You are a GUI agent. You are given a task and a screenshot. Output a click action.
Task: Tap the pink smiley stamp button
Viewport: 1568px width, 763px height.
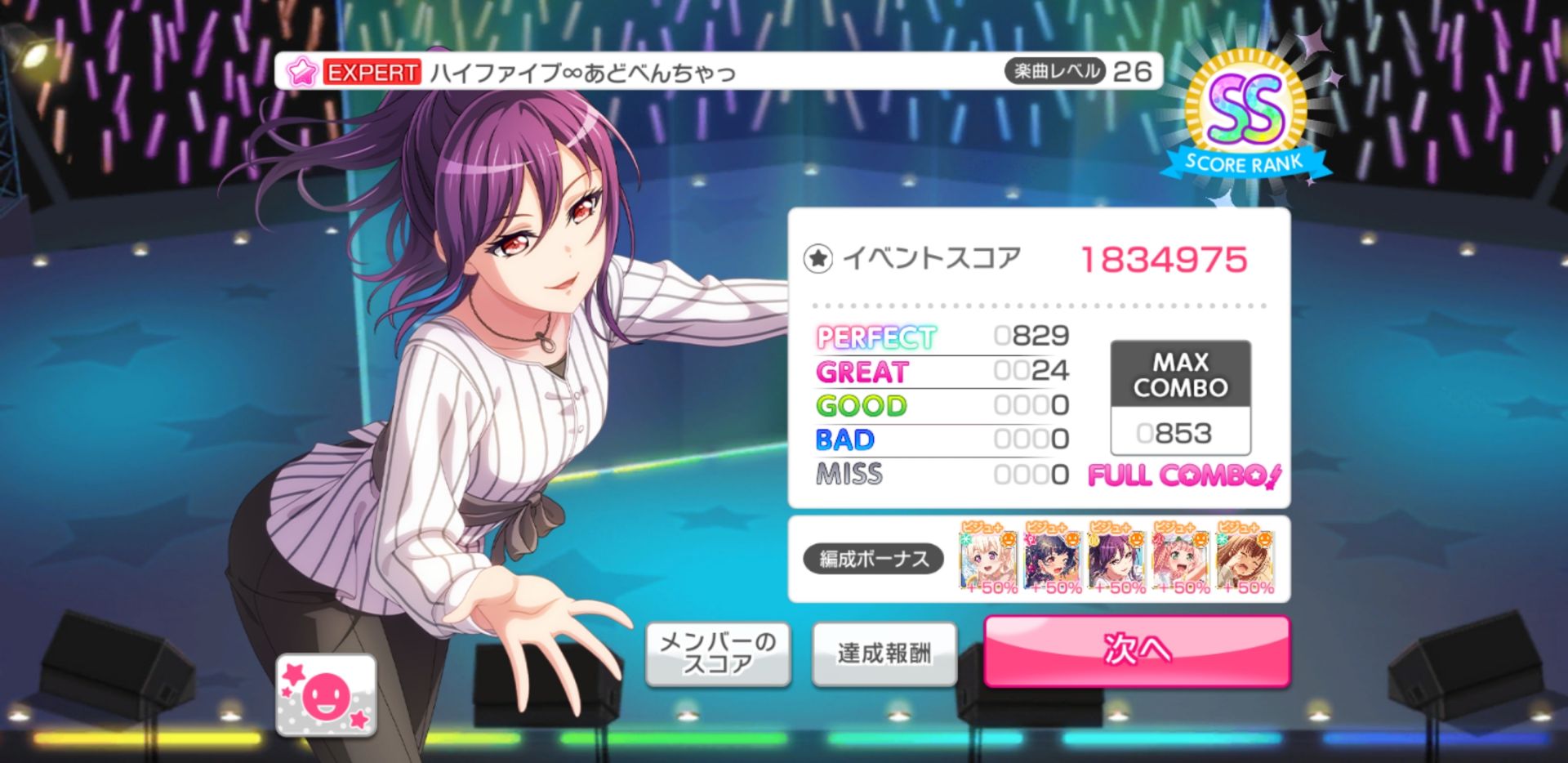[326, 695]
